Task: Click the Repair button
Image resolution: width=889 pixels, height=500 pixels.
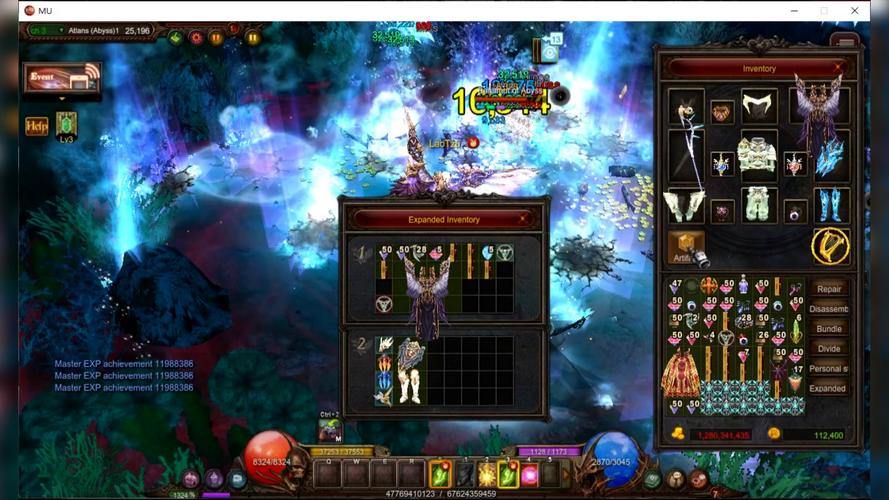Action: (x=829, y=288)
